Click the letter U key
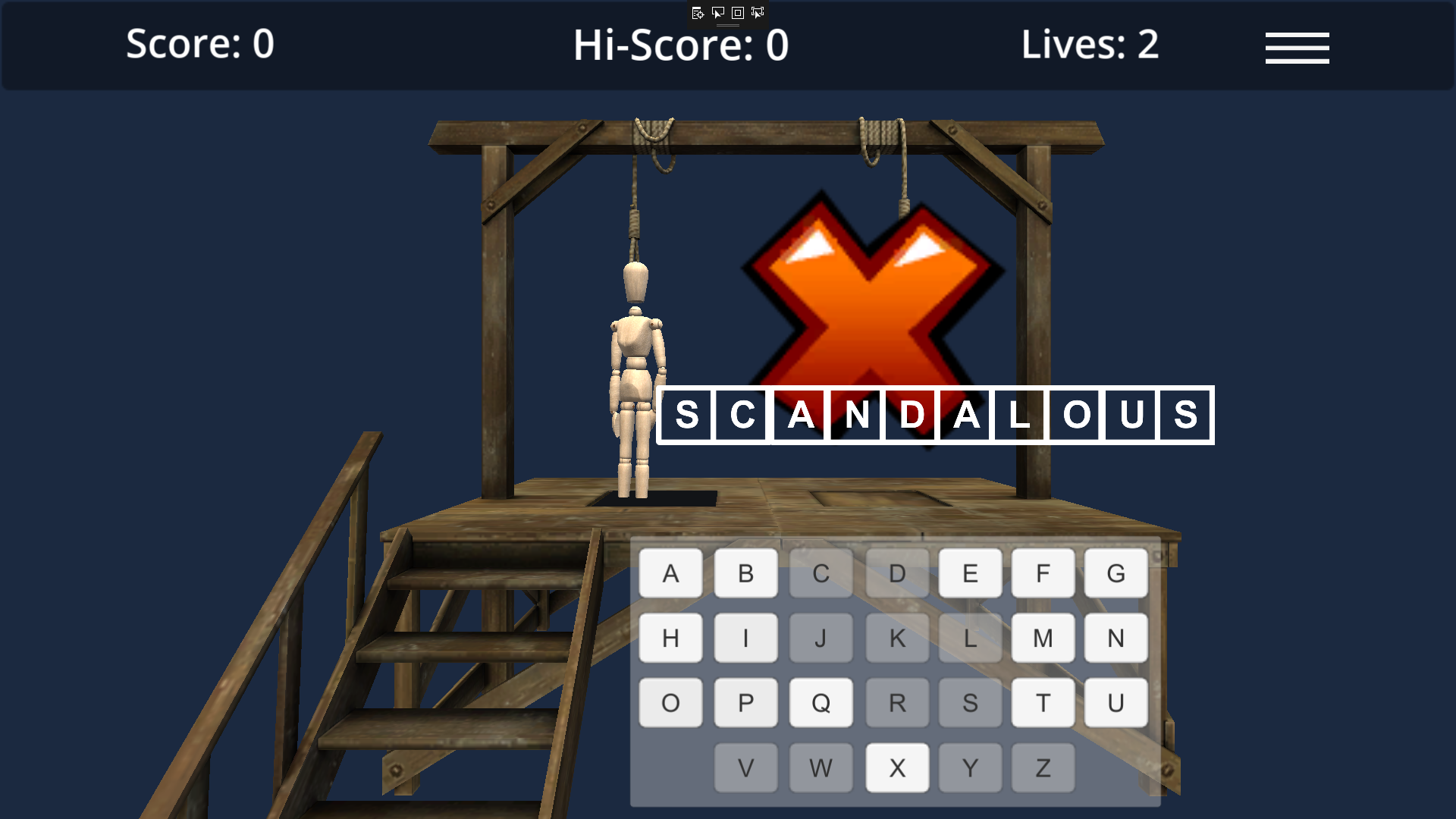Viewport: 1456px width, 819px height. coord(1116,702)
